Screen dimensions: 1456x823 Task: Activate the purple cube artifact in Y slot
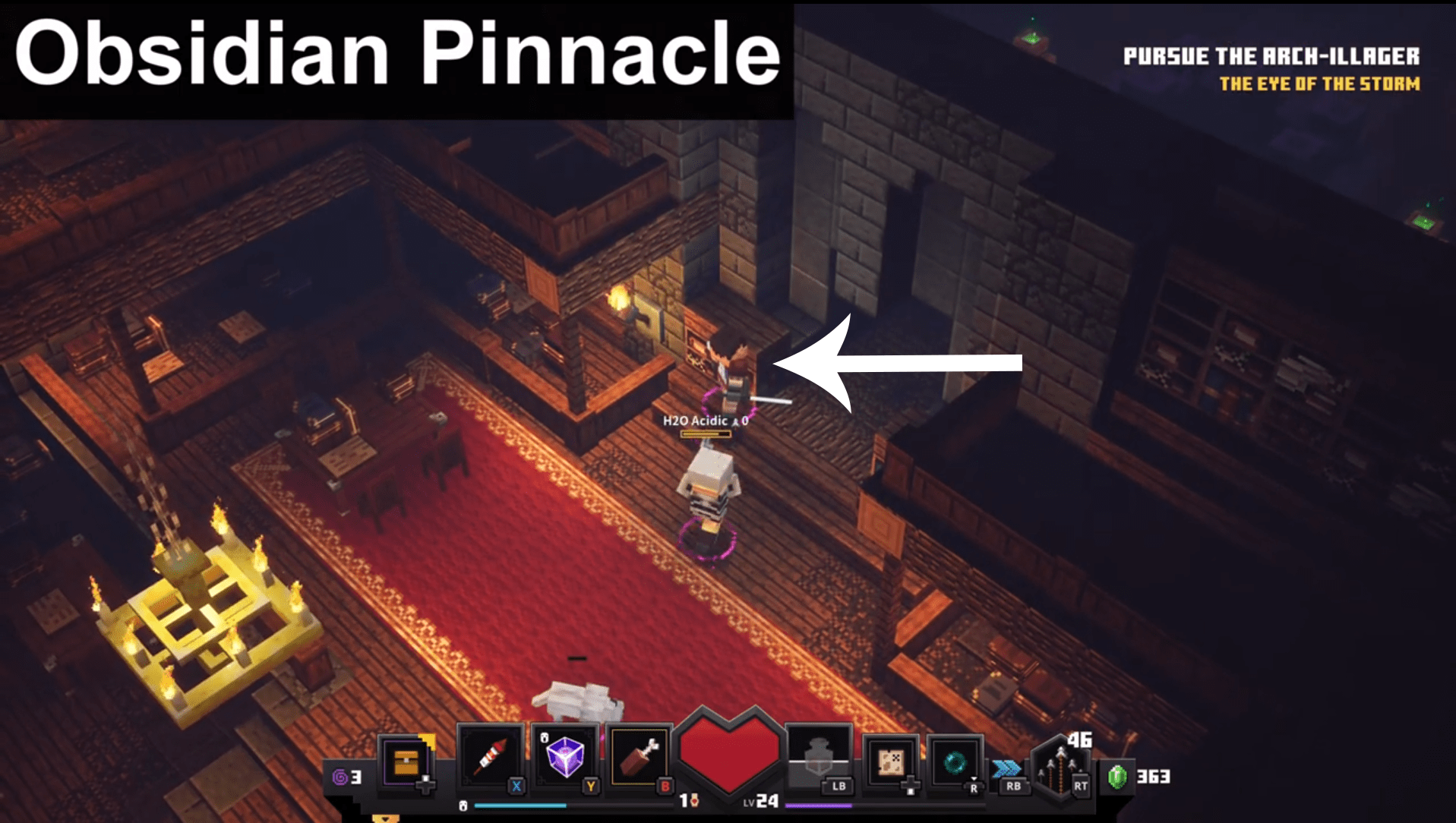[566, 755]
